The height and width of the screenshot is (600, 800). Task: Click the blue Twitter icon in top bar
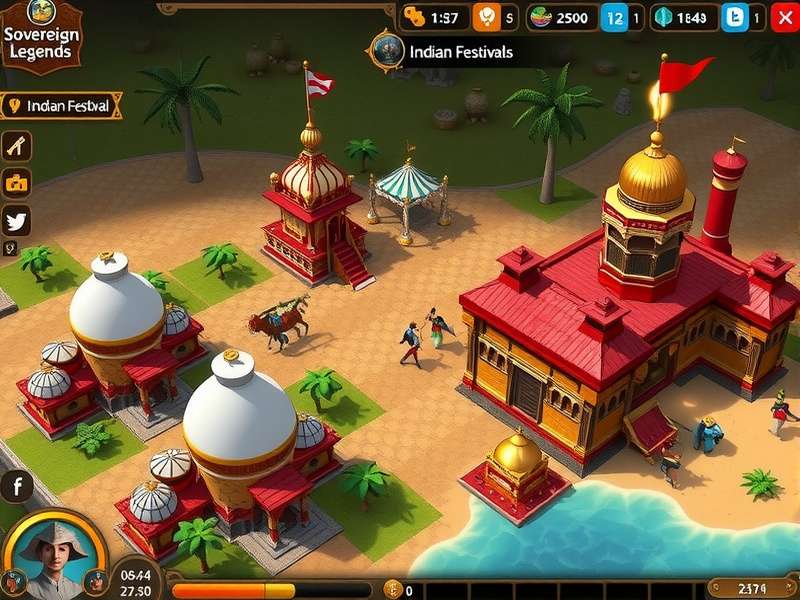click(735, 17)
